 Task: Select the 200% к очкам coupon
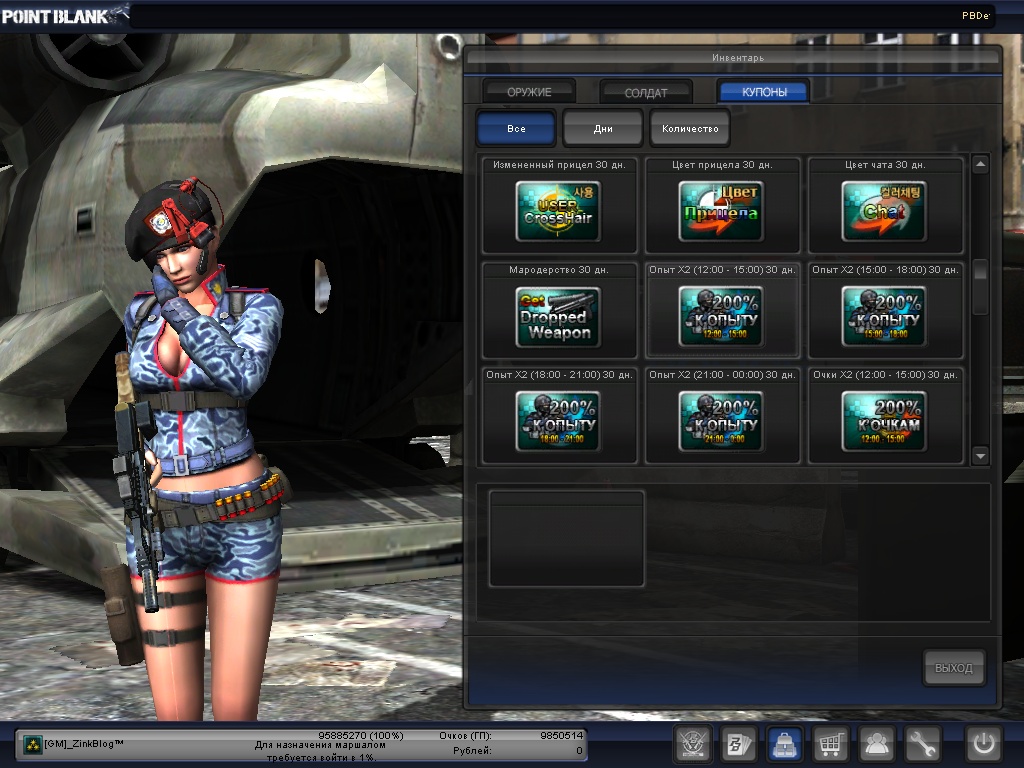pos(884,421)
